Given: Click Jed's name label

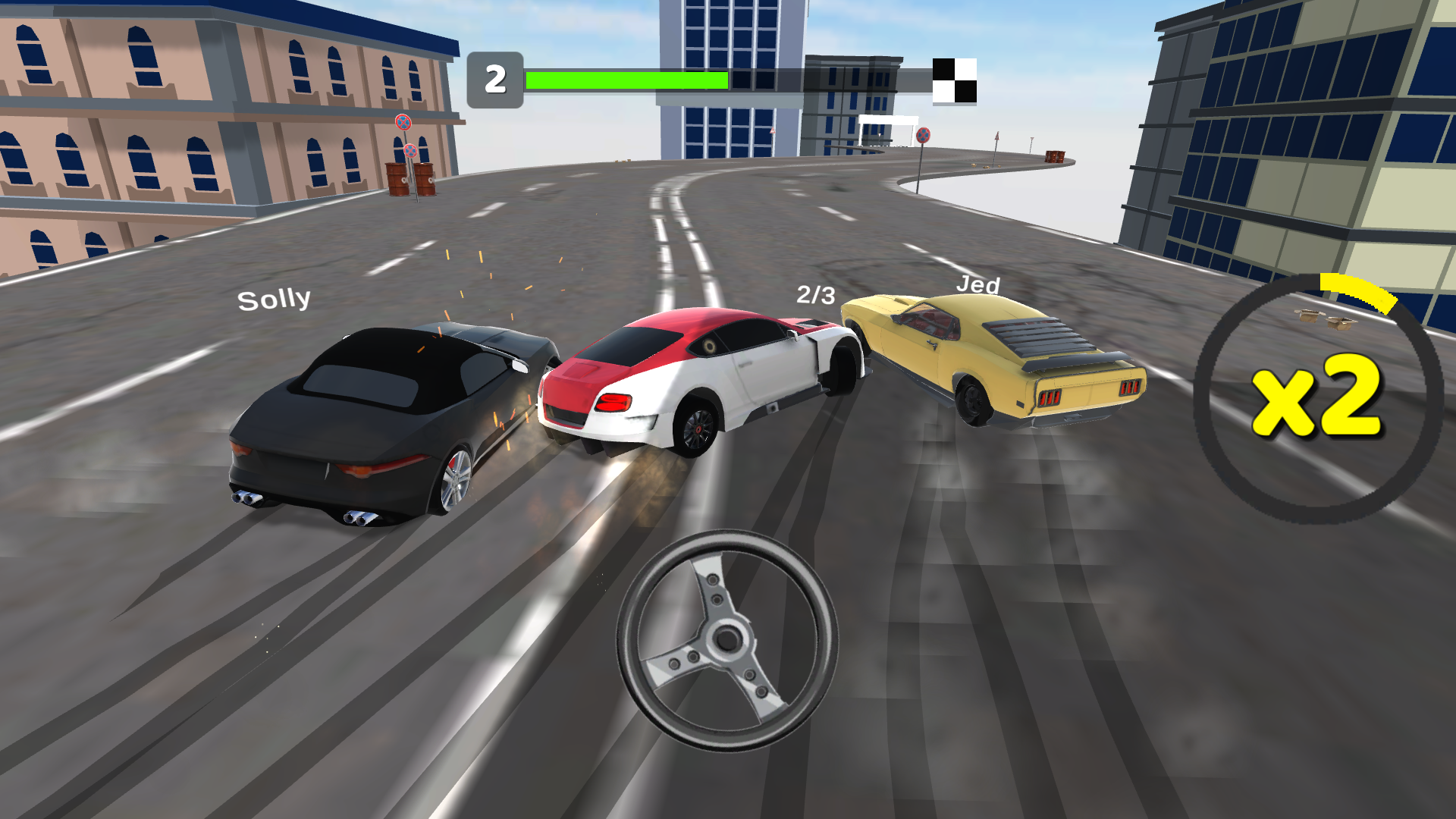Looking at the screenshot, I should [x=978, y=284].
